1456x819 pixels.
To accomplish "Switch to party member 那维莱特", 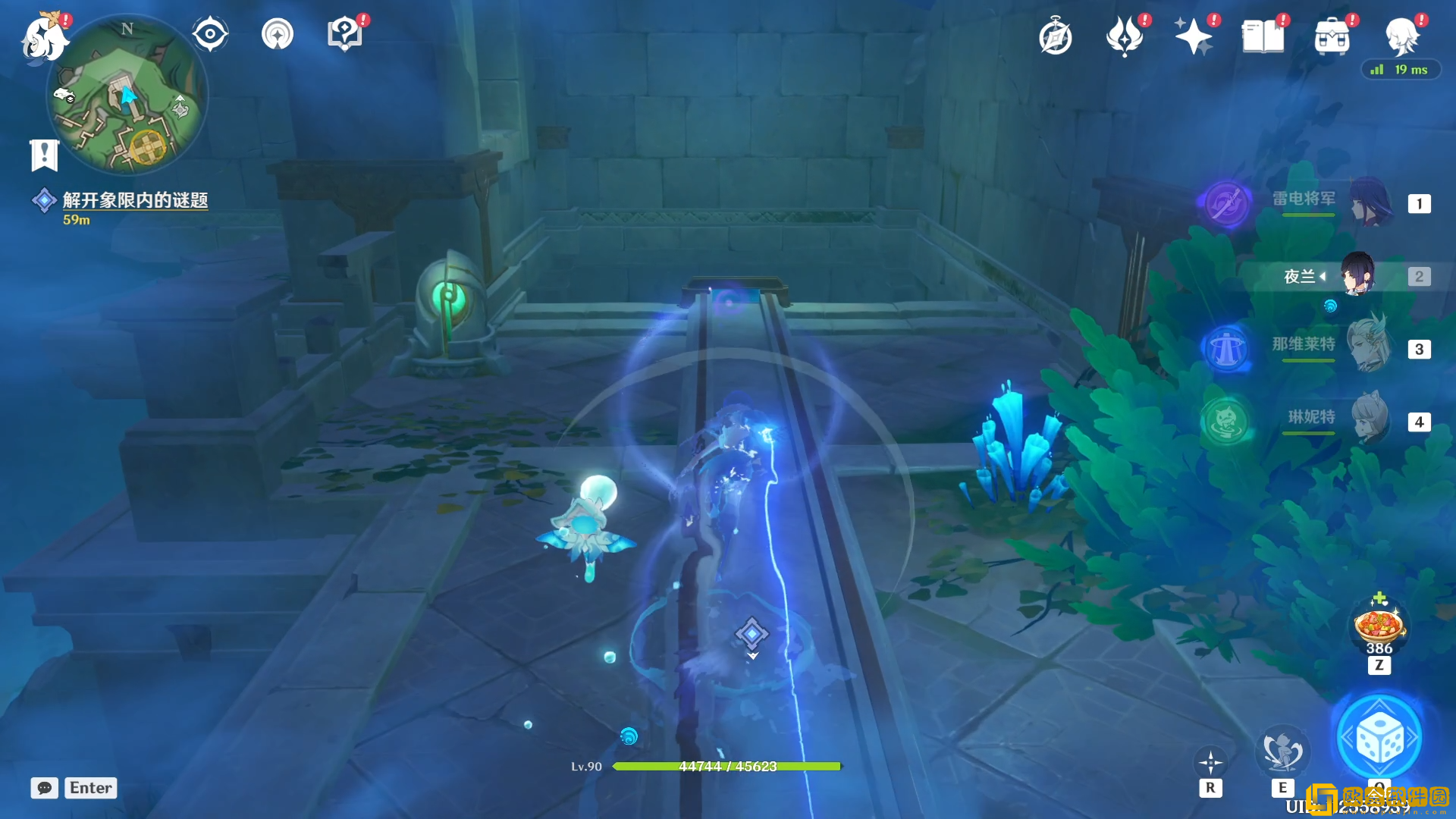I will (x=1335, y=349).
